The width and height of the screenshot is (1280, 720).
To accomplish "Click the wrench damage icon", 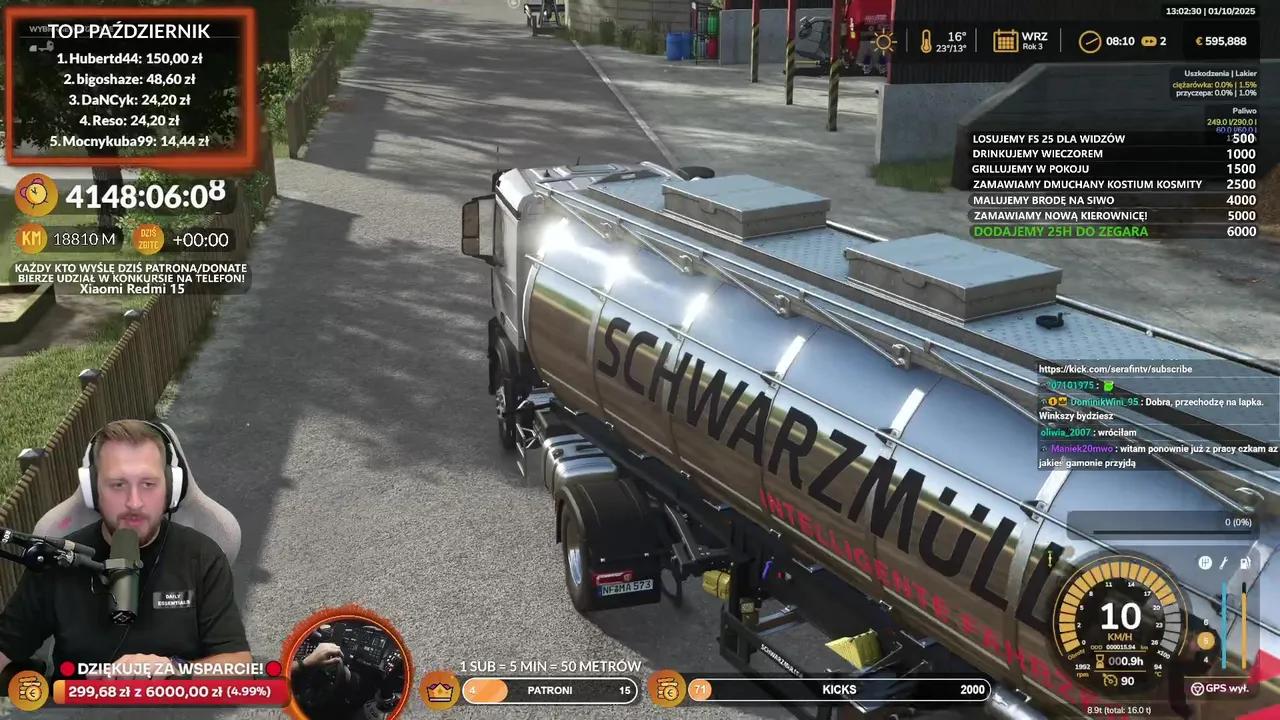I will point(1224,563).
